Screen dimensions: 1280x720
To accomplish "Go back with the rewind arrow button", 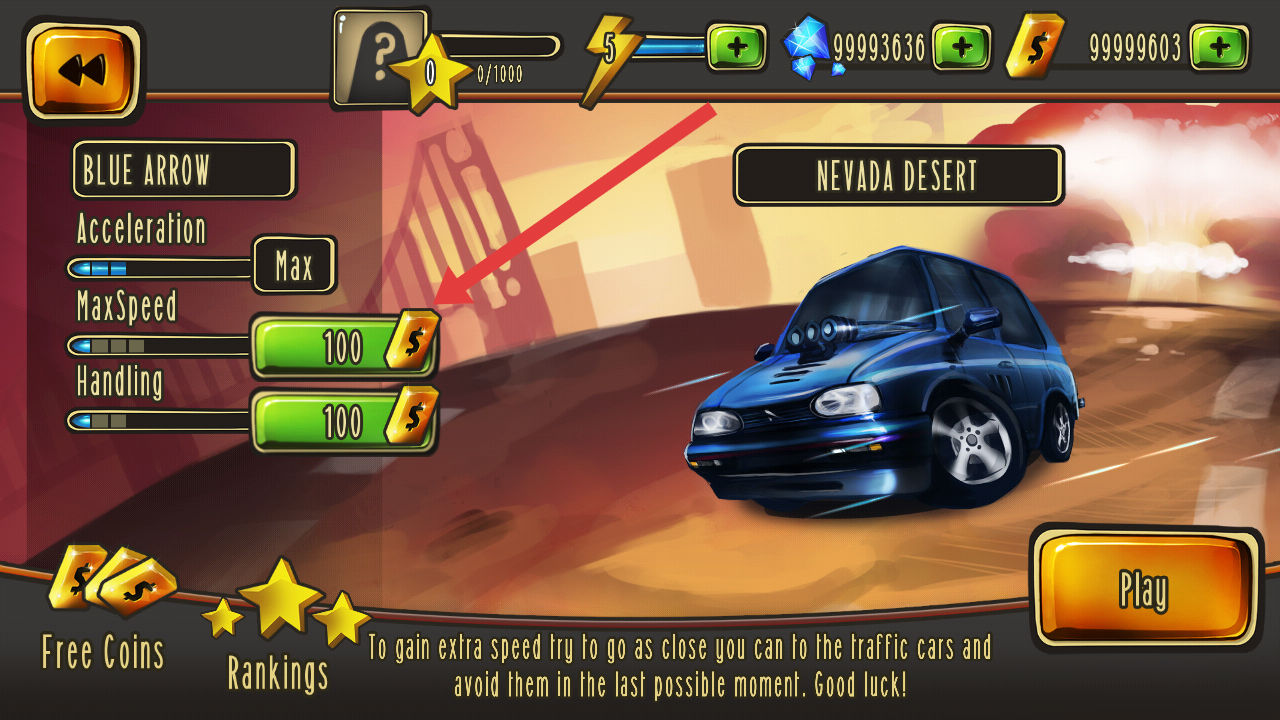I will 83,70.
